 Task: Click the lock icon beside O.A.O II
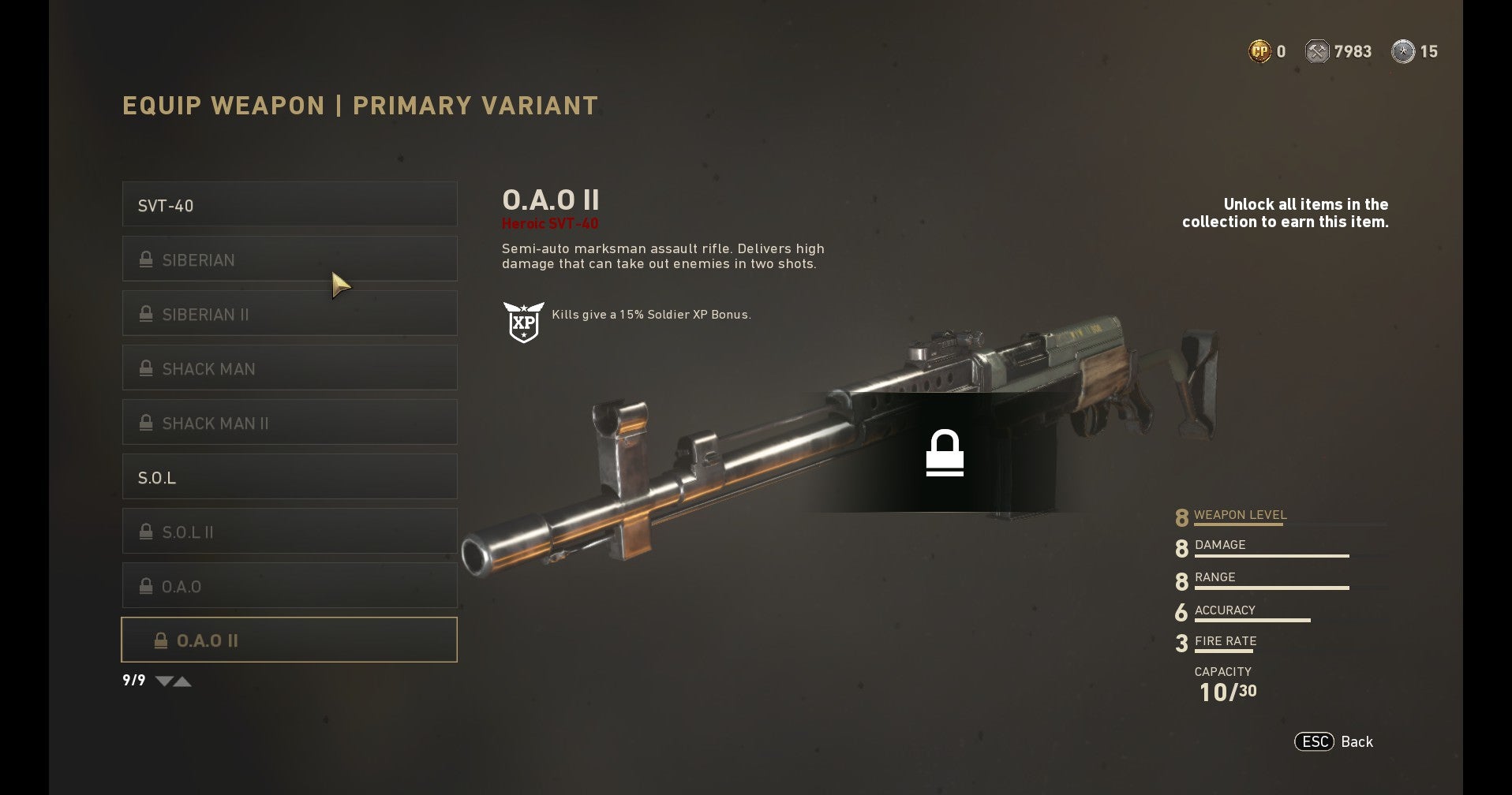162,640
